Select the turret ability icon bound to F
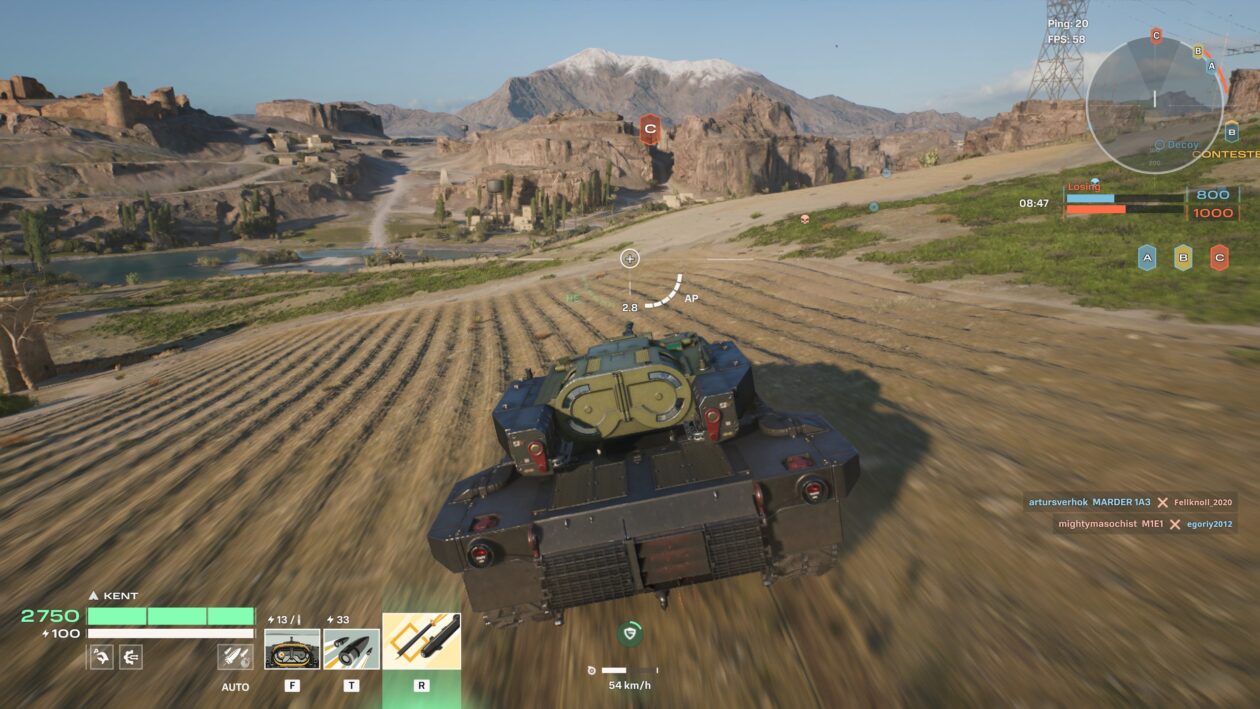Viewport: 1260px width, 709px height. point(292,648)
